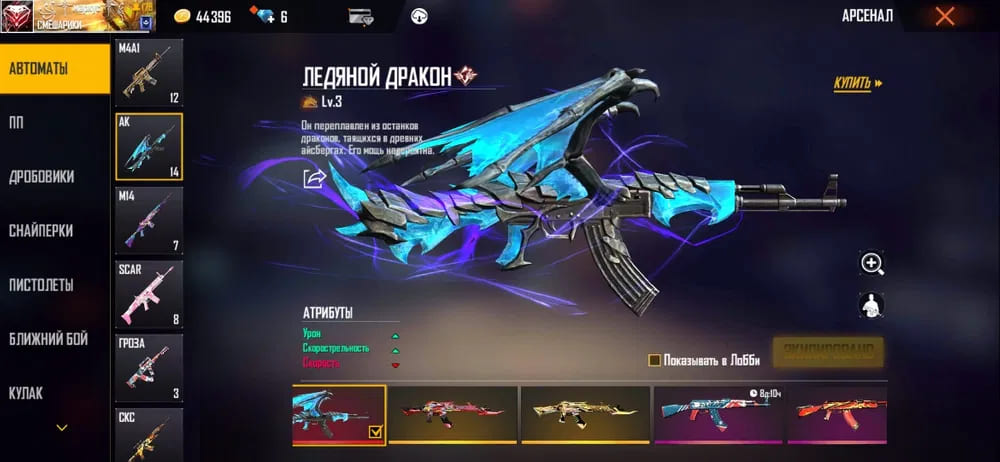
Task: Select the M4A1 weapon in the list
Action: 149,73
